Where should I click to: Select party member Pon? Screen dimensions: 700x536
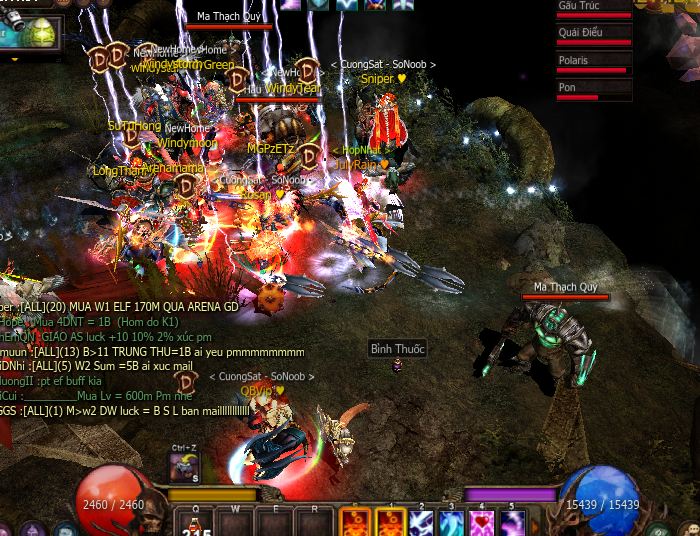coord(594,90)
